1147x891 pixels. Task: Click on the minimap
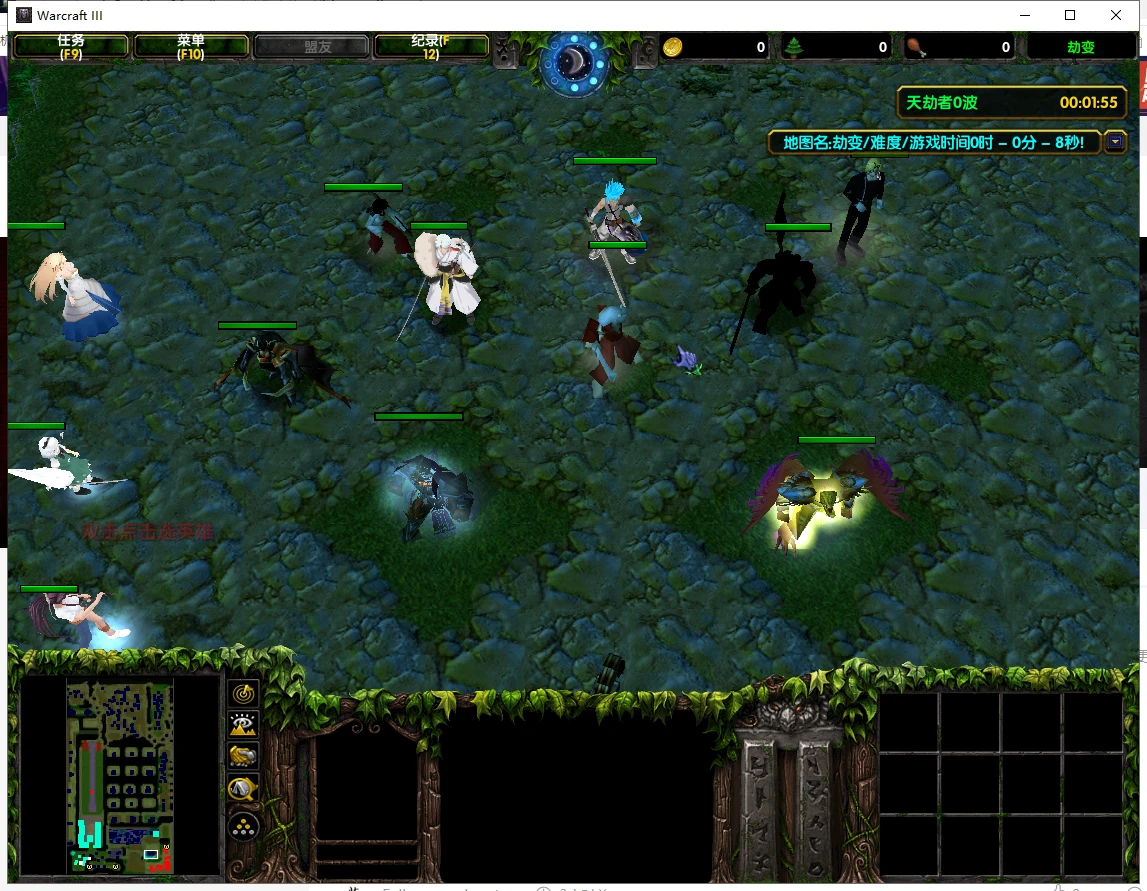[120, 775]
